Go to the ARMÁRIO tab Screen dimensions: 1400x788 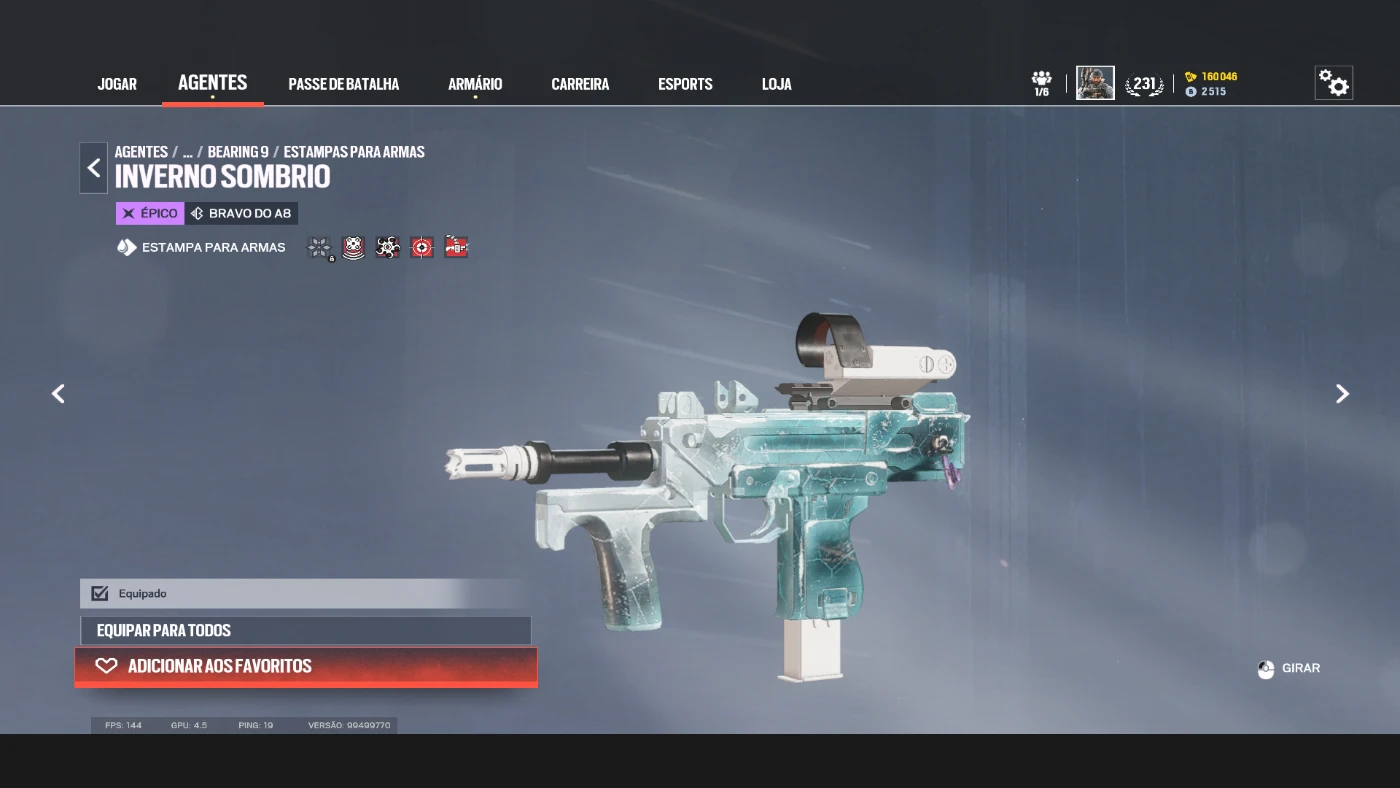point(475,84)
